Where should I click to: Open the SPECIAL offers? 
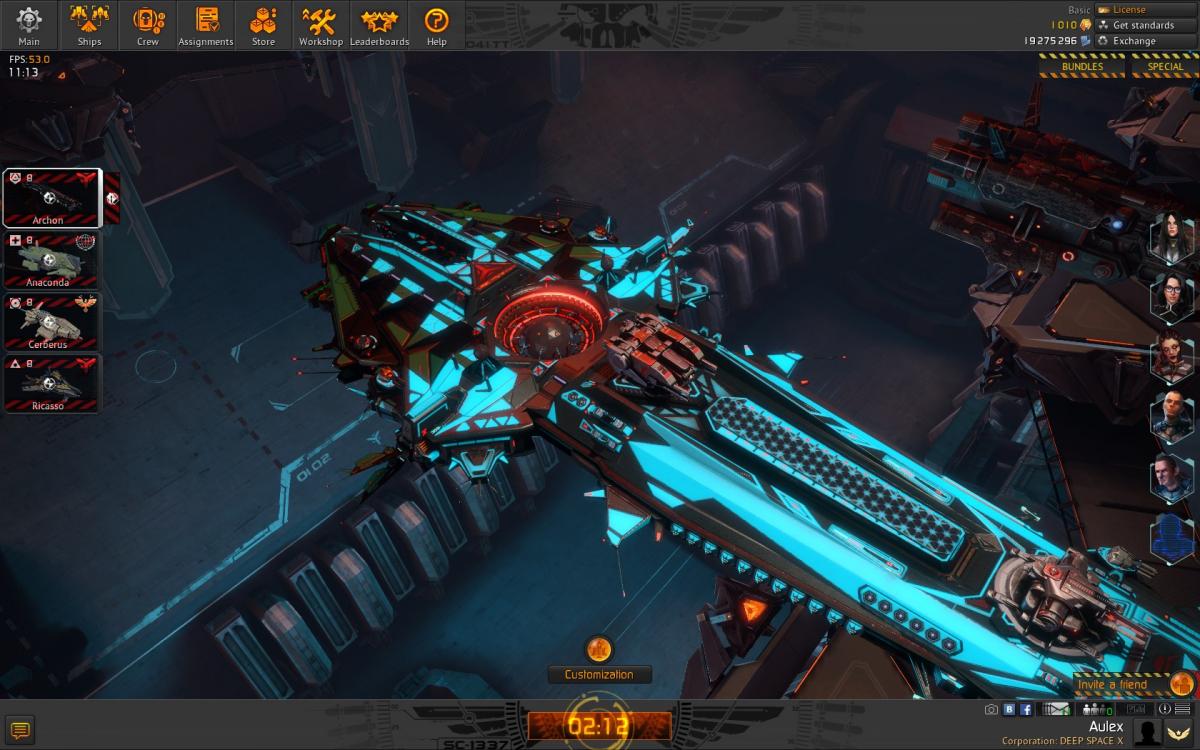click(x=1165, y=67)
